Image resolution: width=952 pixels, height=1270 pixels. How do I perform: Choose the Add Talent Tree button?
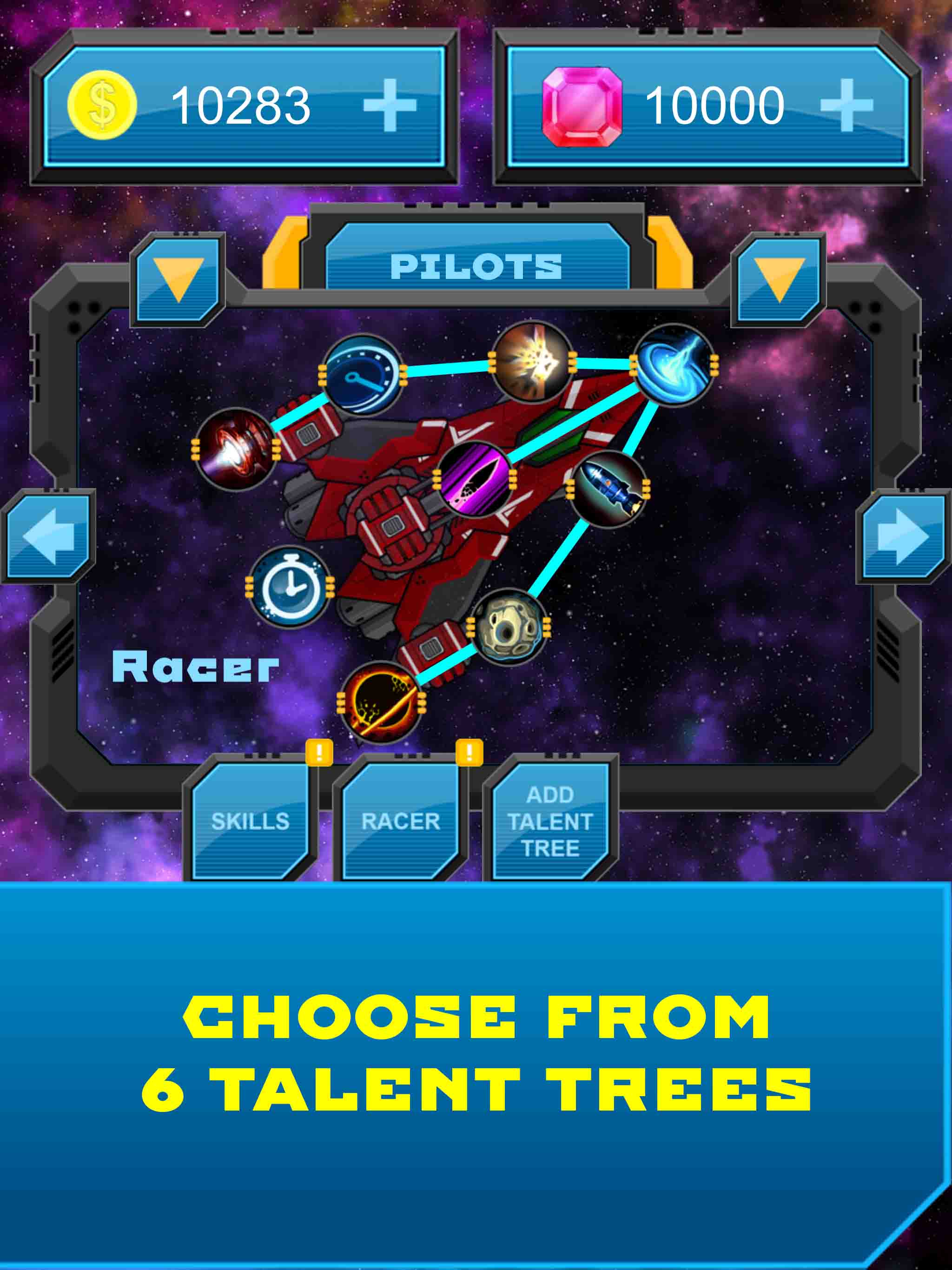[x=550, y=821]
